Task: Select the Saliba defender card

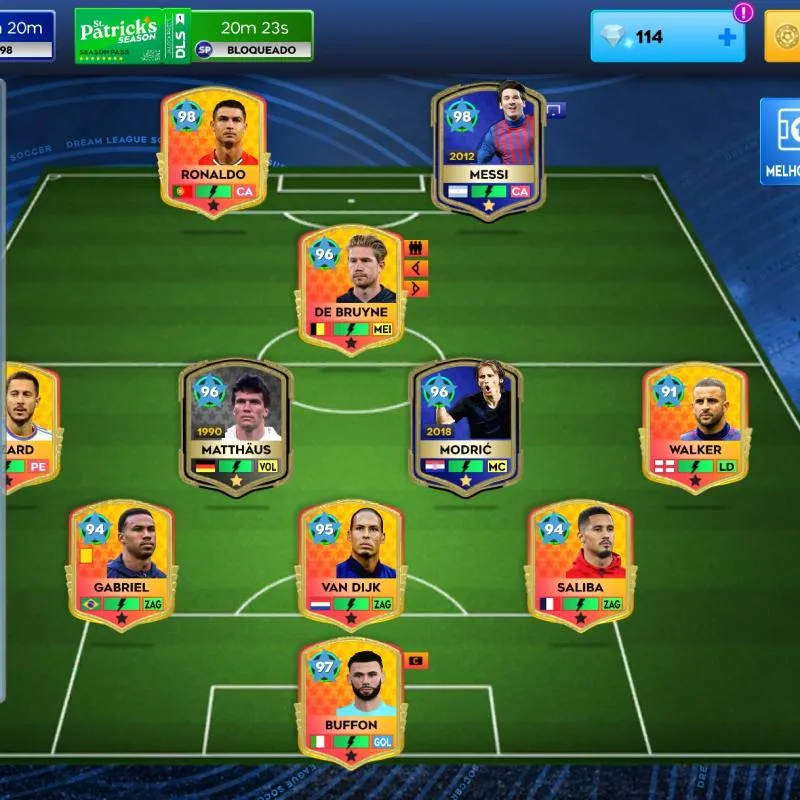Action: (580, 563)
